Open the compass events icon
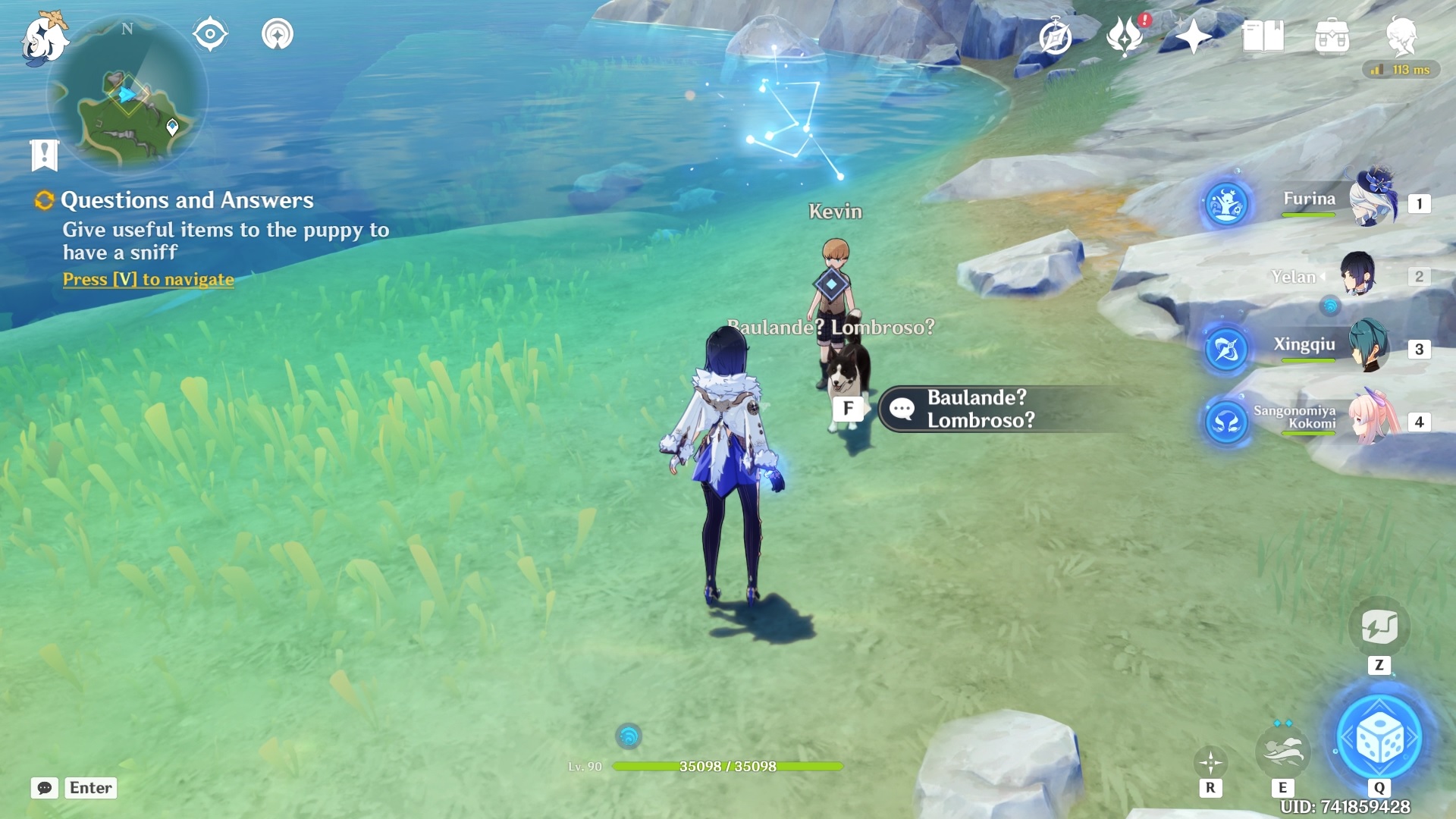Viewport: 1456px width, 819px height. 1055,36
